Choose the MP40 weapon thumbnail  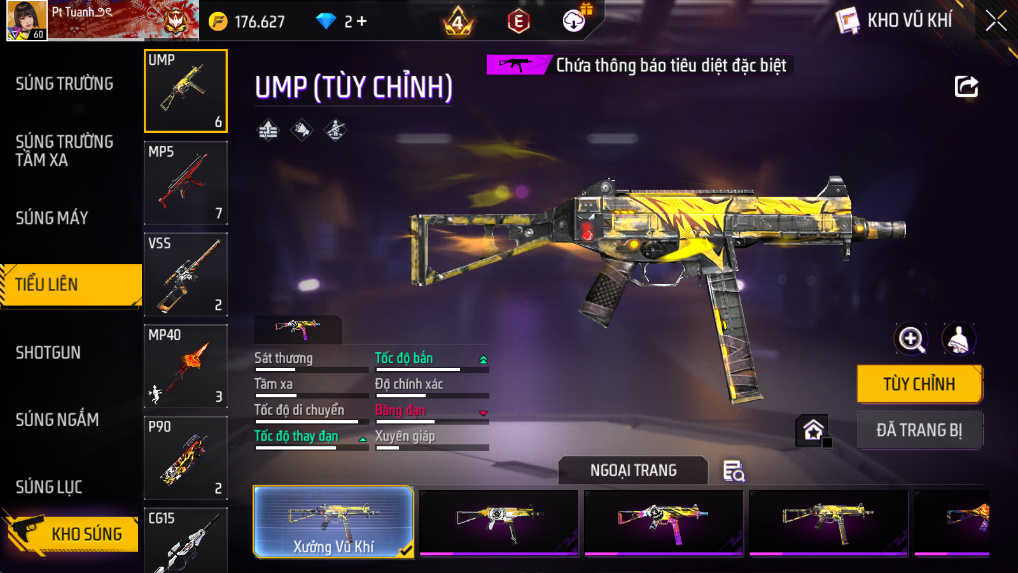[x=186, y=366]
